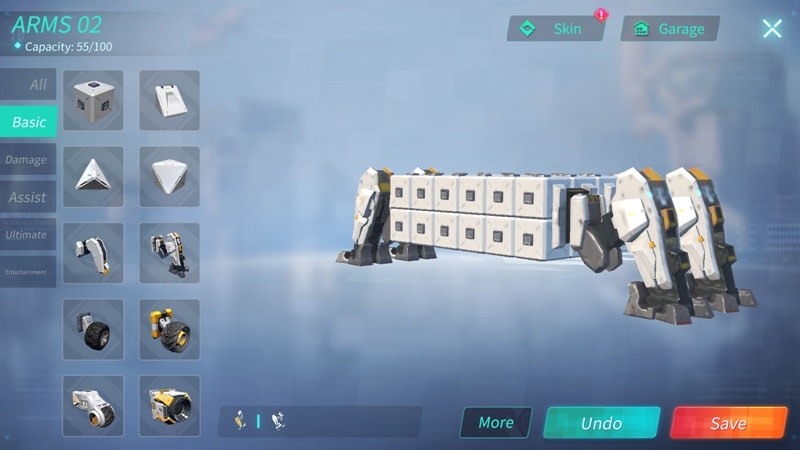
Task: Switch to the Ultimate tab
Action: tap(27, 235)
